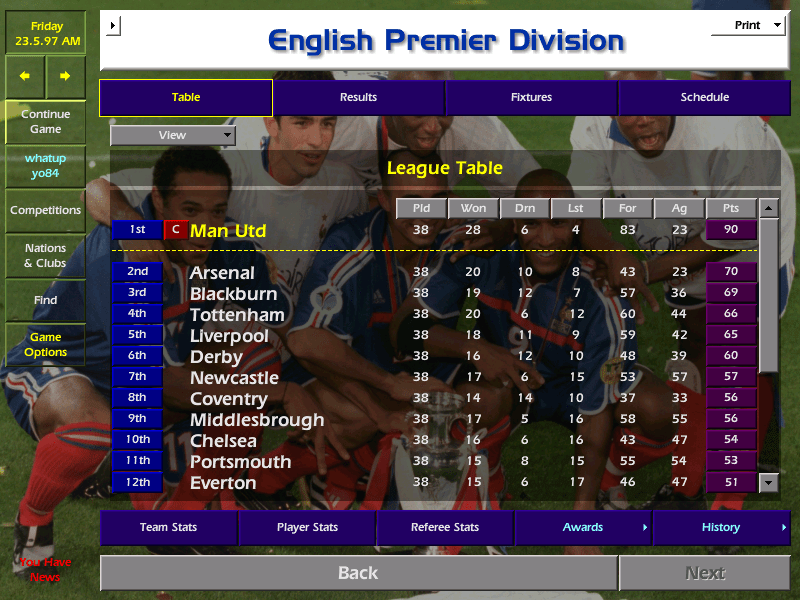Screen dimensions: 800x600
Task: Click the left yellow arrow button
Action: tap(25, 76)
